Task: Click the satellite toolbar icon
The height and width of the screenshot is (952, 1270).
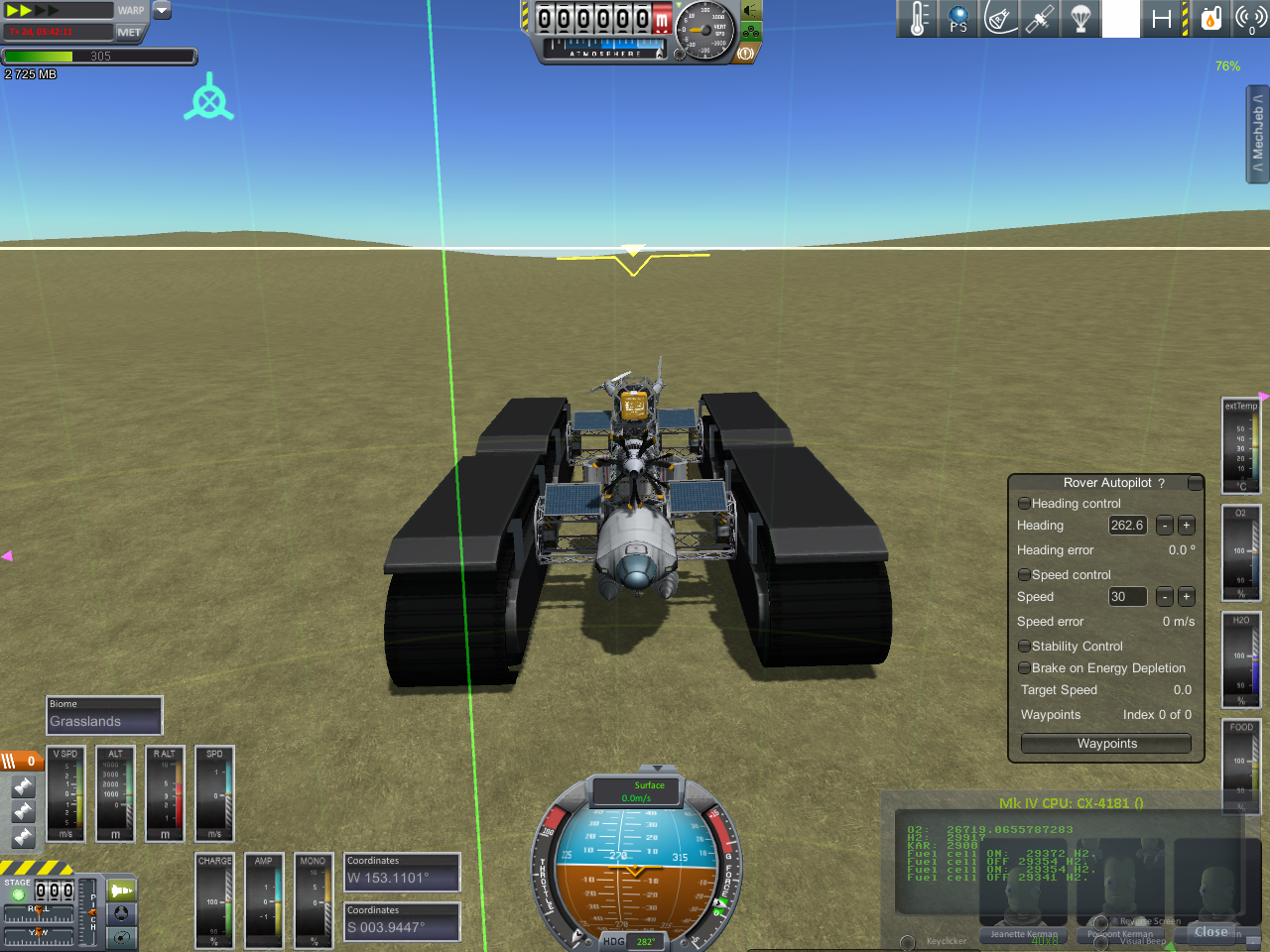Action: [x=1040, y=19]
